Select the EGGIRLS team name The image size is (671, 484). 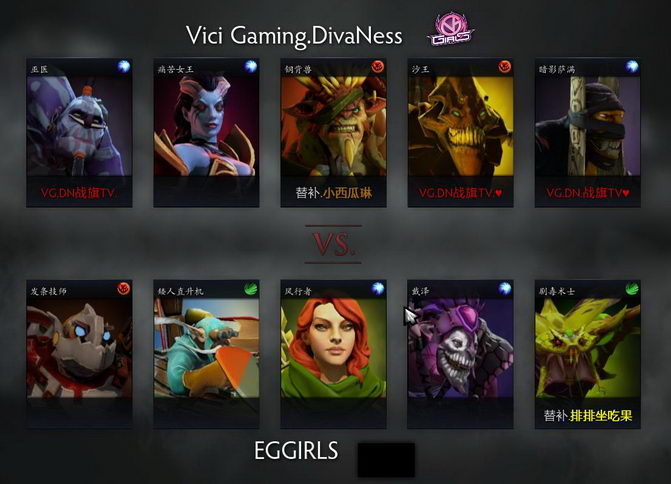tap(297, 451)
